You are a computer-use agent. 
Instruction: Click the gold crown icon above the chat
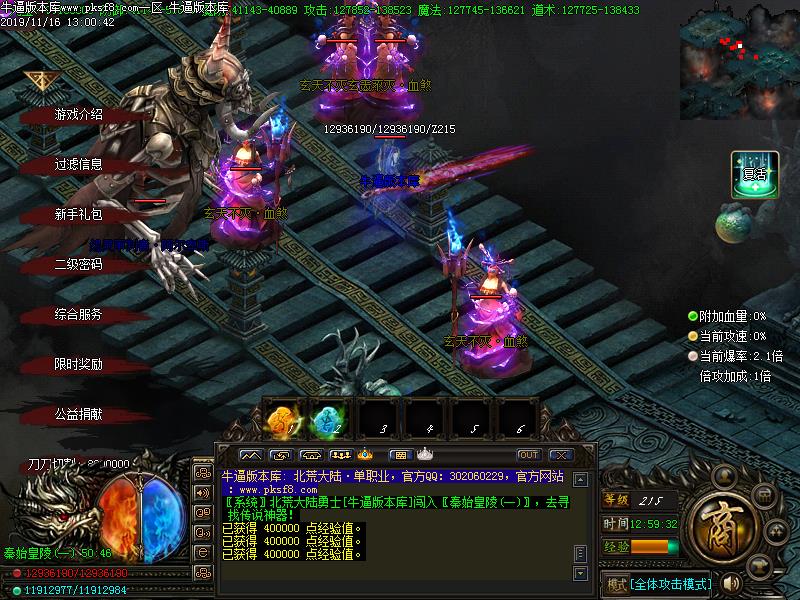(x=365, y=455)
